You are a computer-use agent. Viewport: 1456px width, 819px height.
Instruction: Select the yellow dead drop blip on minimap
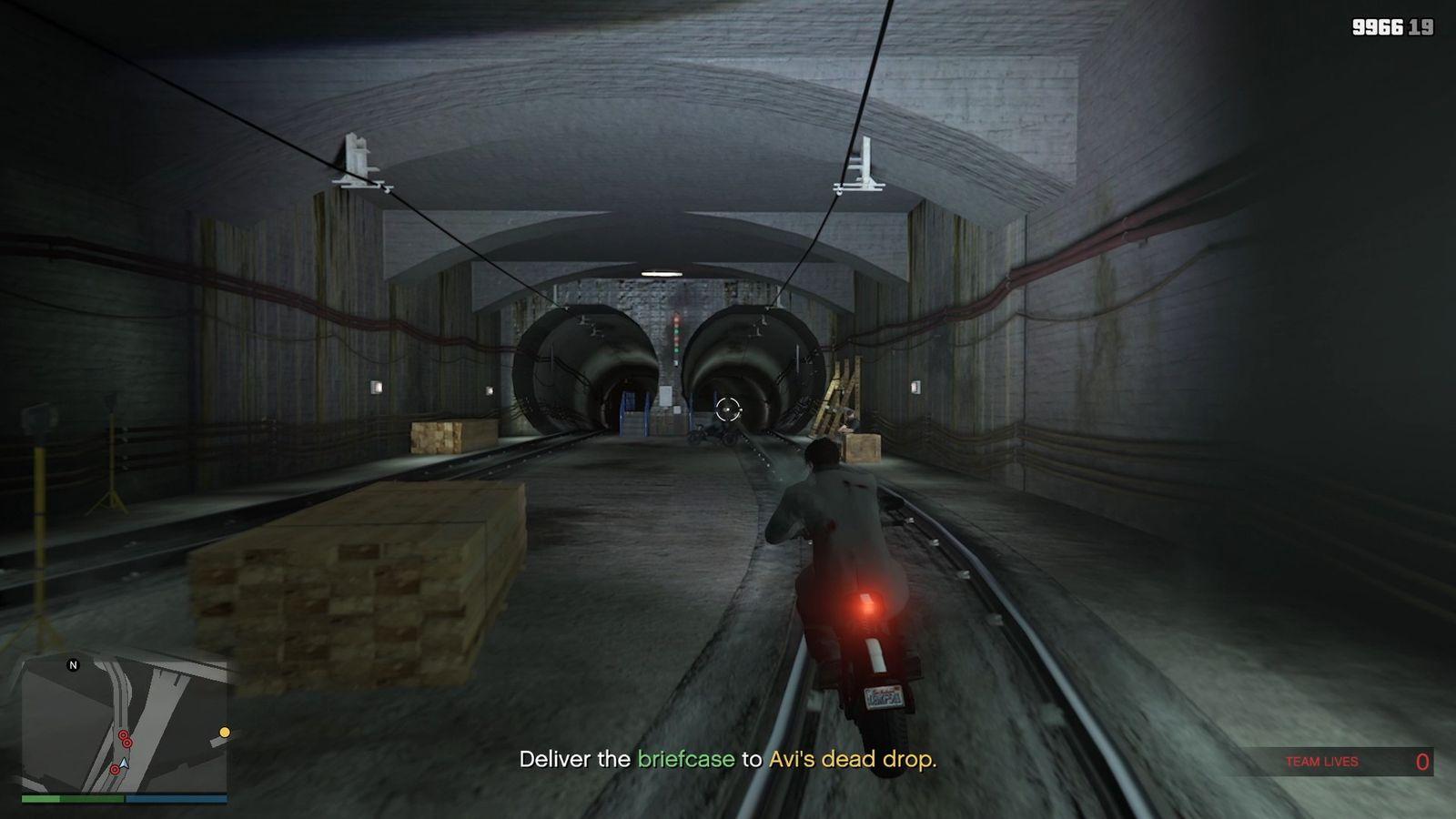[x=225, y=731]
